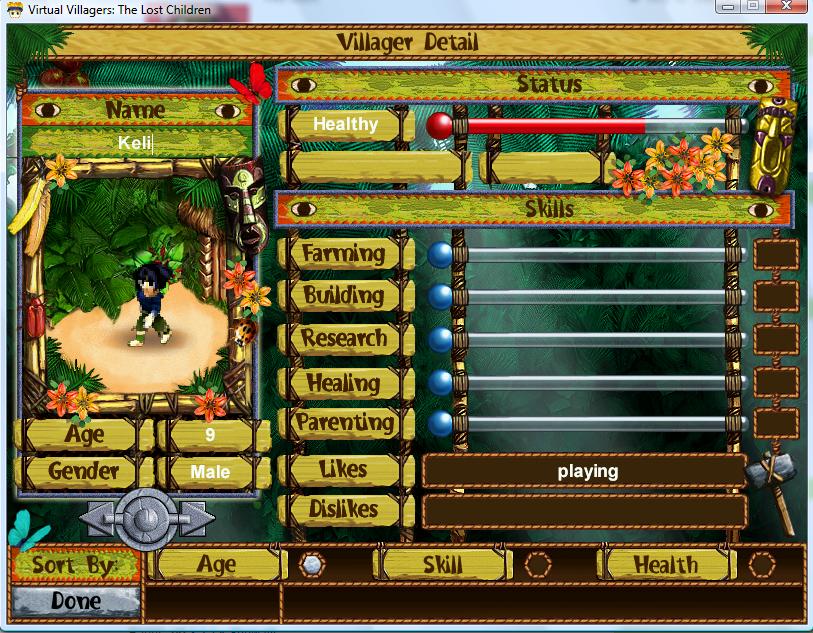The height and width of the screenshot is (633, 813).
Task: Minimize the game window
Action: coord(725,6)
